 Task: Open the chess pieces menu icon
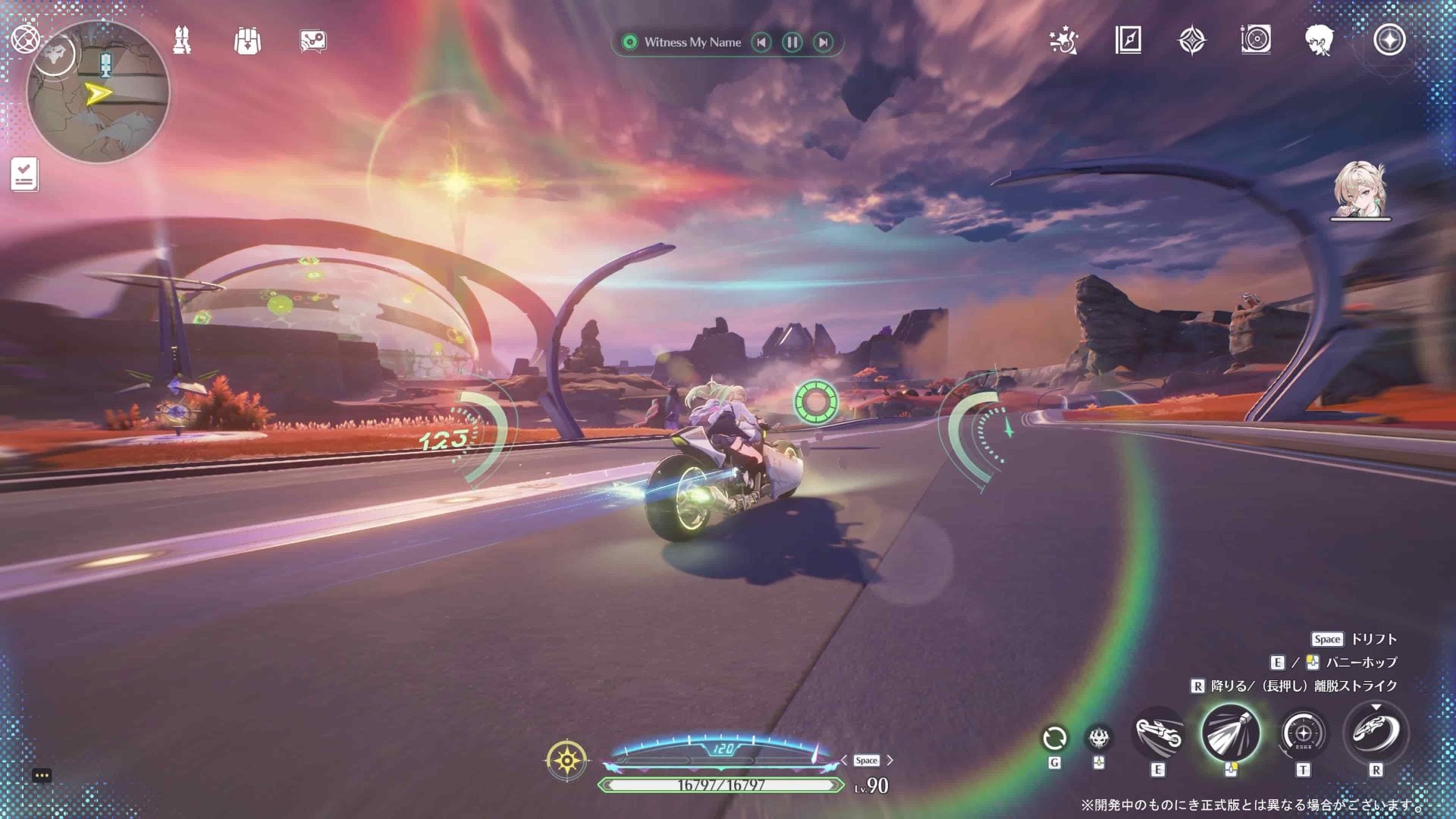click(182, 41)
